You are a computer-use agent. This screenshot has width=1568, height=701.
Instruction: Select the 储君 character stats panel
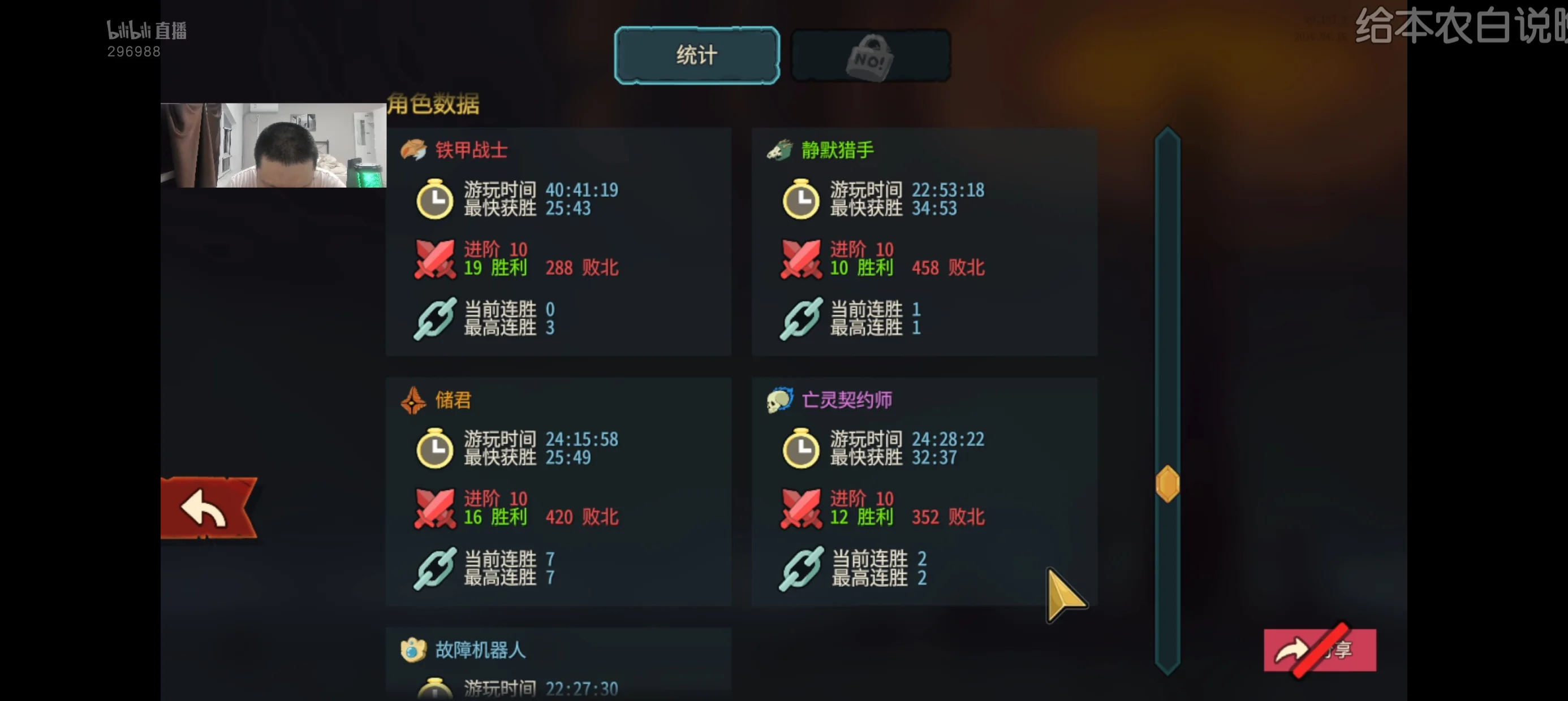pos(558,491)
